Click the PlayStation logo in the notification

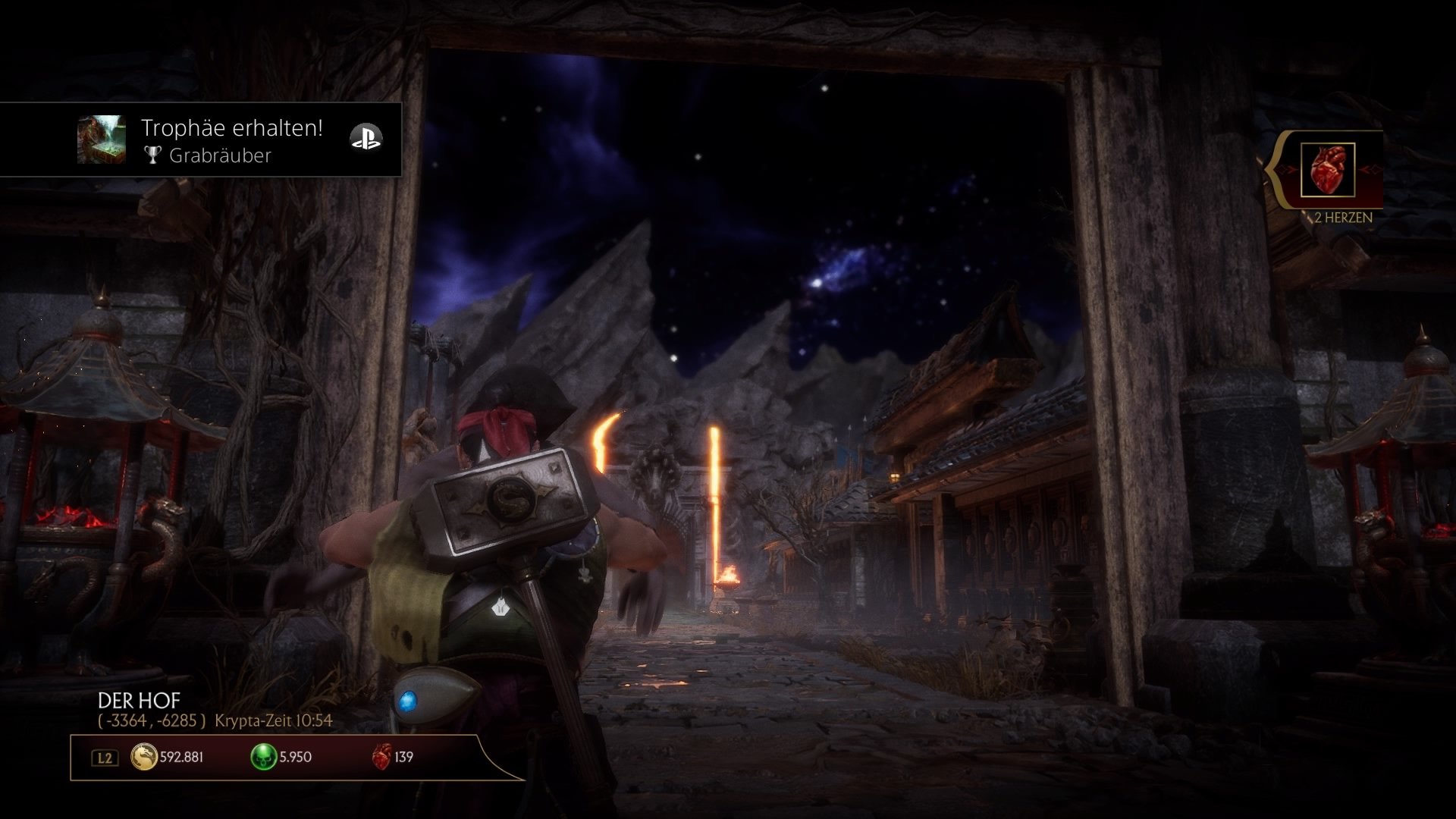pyautogui.click(x=368, y=139)
